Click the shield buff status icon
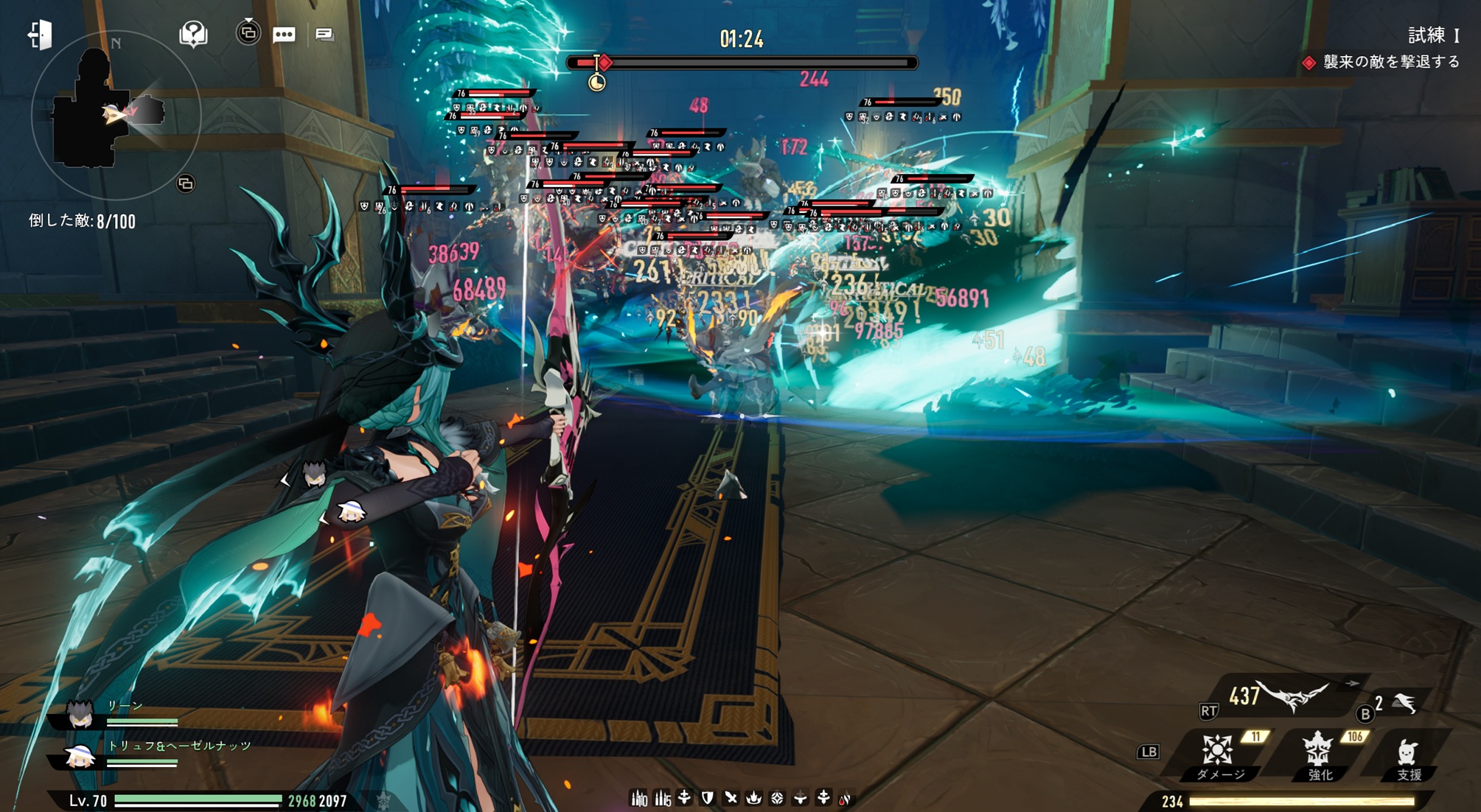Screen dimensions: 1481x812 pyautogui.click(x=708, y=798)
